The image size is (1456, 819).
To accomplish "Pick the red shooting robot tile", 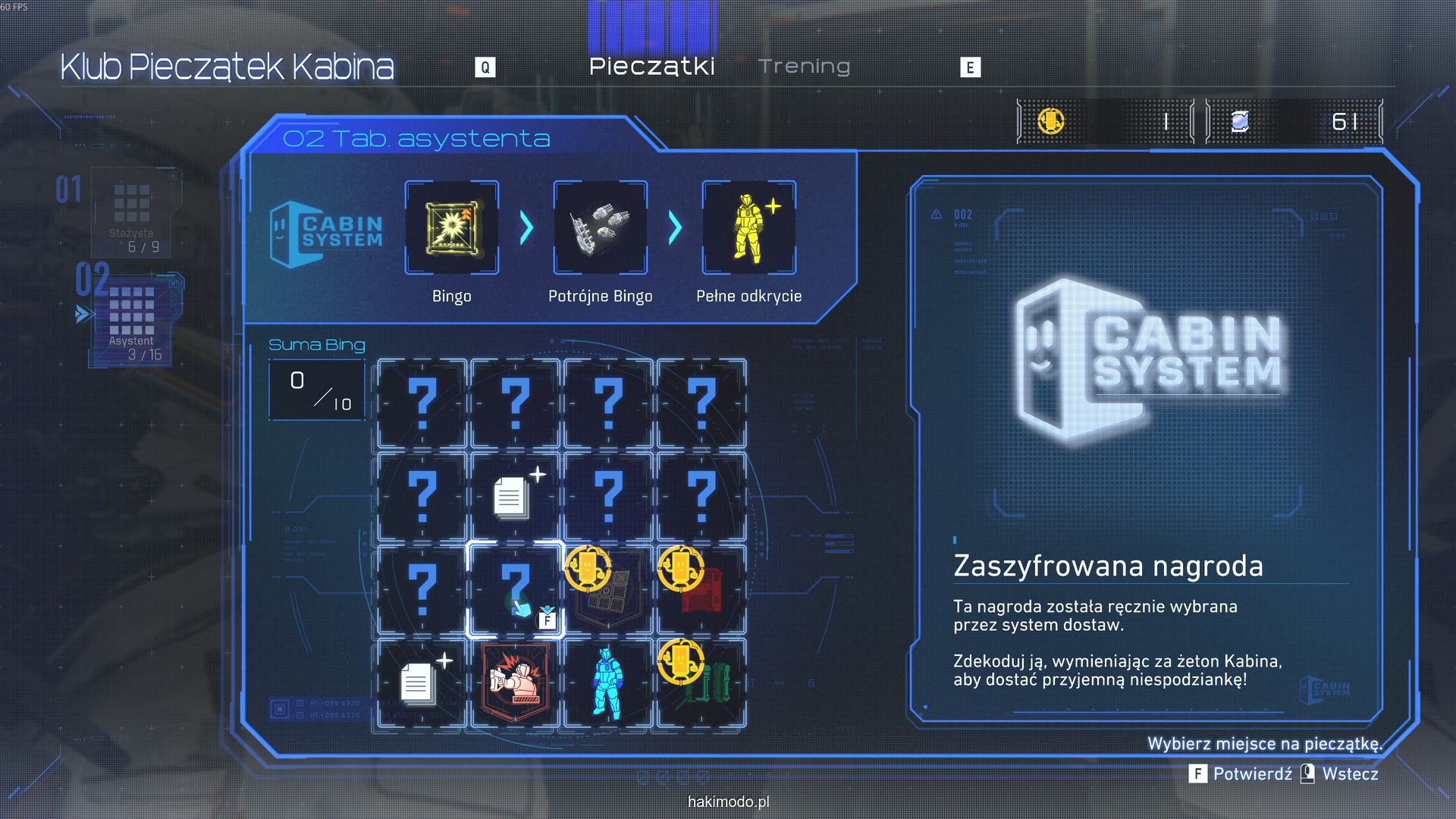I will tap(516, 682).
